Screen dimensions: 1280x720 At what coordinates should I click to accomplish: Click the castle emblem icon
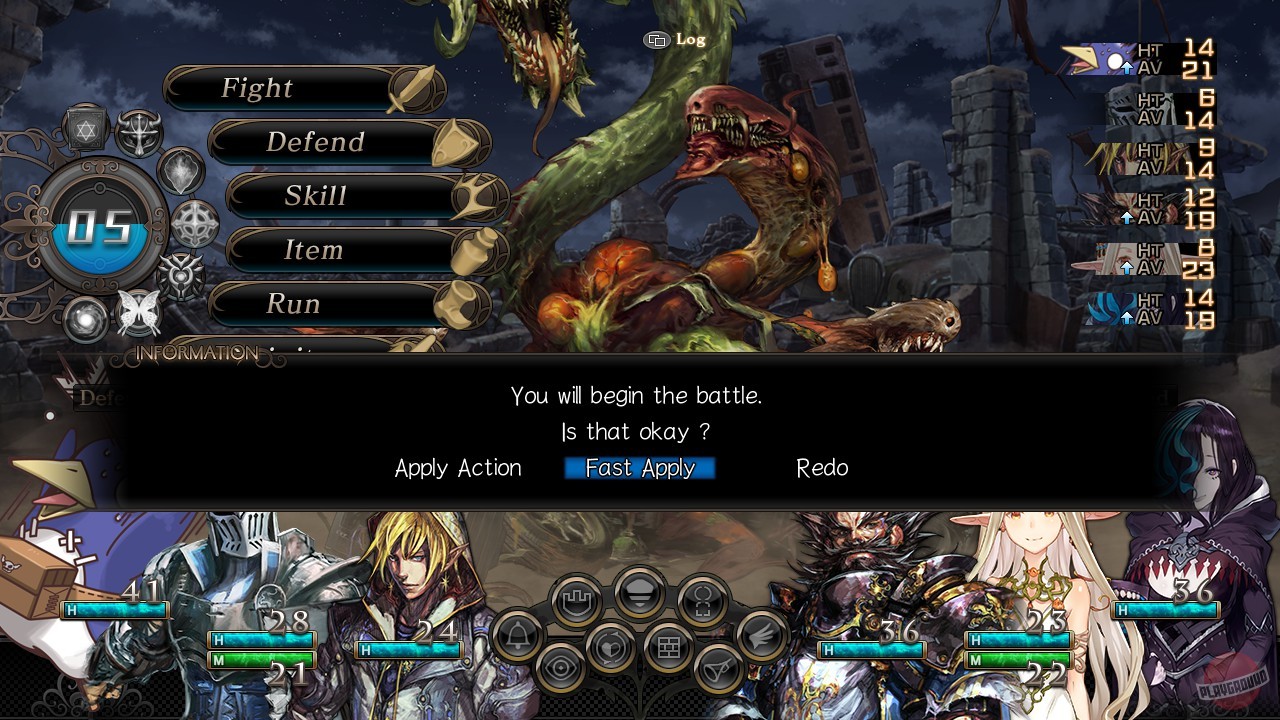pos(576,598)
